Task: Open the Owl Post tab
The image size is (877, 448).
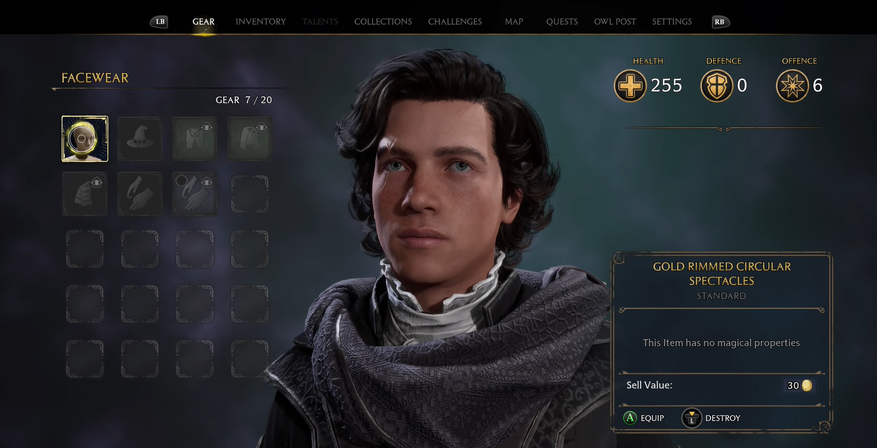Action: pyautogui.click(x=615, y=22)
